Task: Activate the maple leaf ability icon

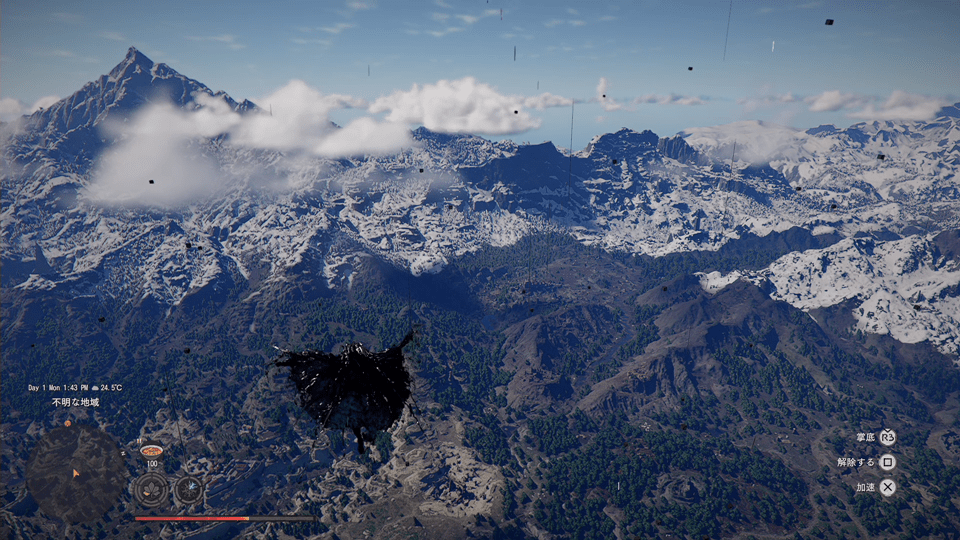Action: [x=152, y=490]
